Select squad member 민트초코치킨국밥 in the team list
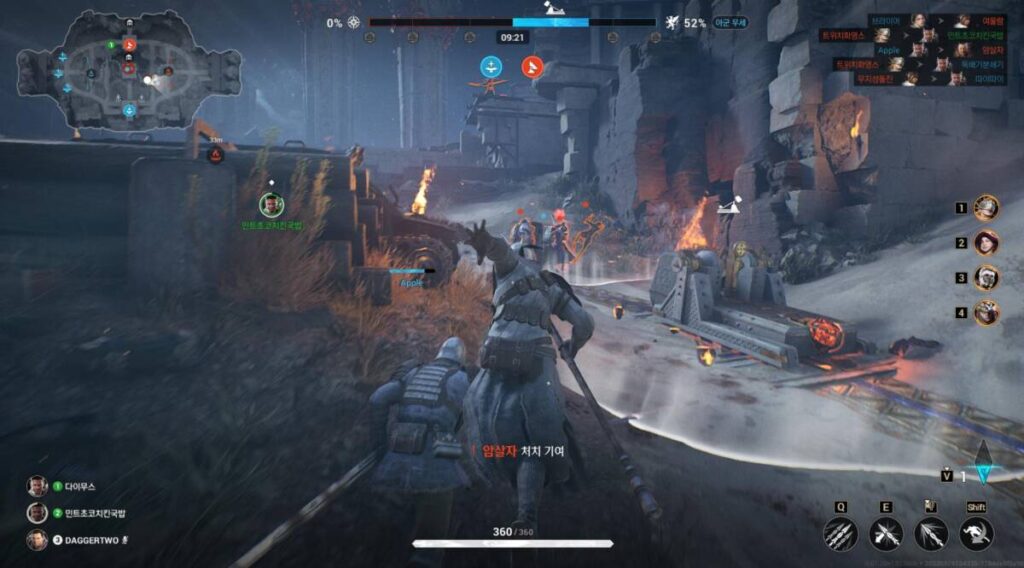Screen dimensions: 1024x568 pyautogui.click(x=80, y=513)
